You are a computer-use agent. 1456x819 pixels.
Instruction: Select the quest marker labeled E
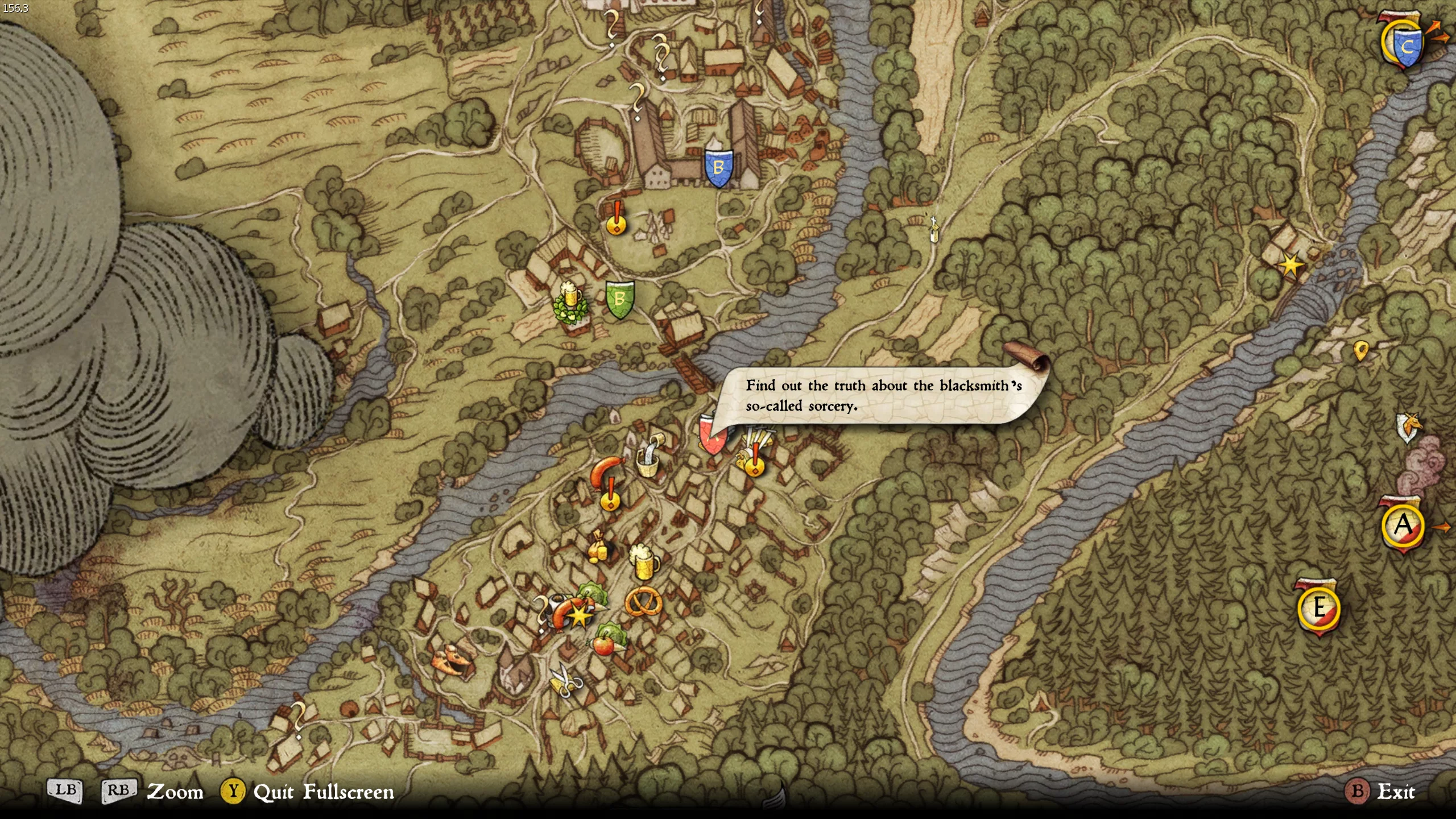coord(1319,608)
